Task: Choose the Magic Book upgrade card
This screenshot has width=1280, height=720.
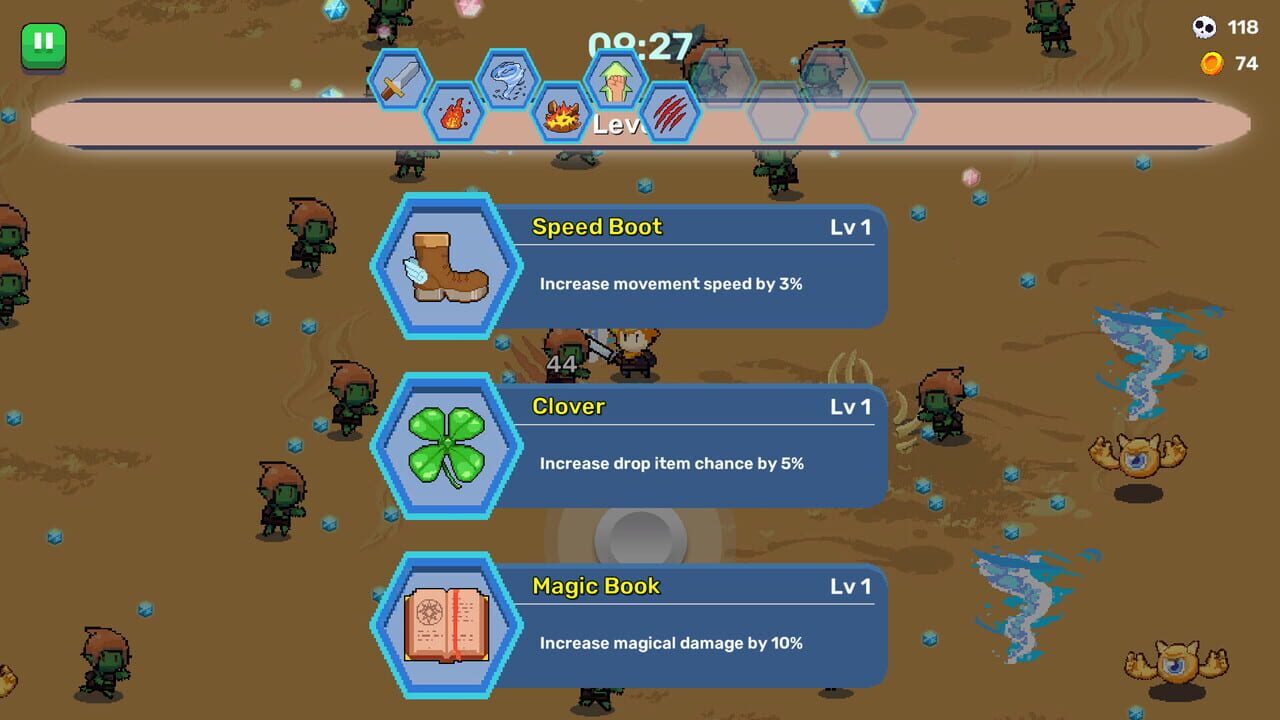Action: [x=690, y=624]
